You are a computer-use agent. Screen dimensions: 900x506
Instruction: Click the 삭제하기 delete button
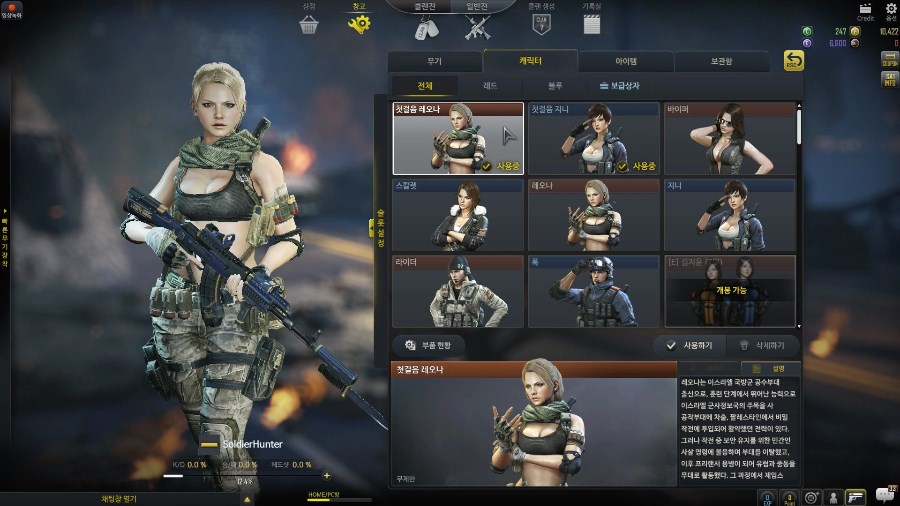[x=765, y=345]
